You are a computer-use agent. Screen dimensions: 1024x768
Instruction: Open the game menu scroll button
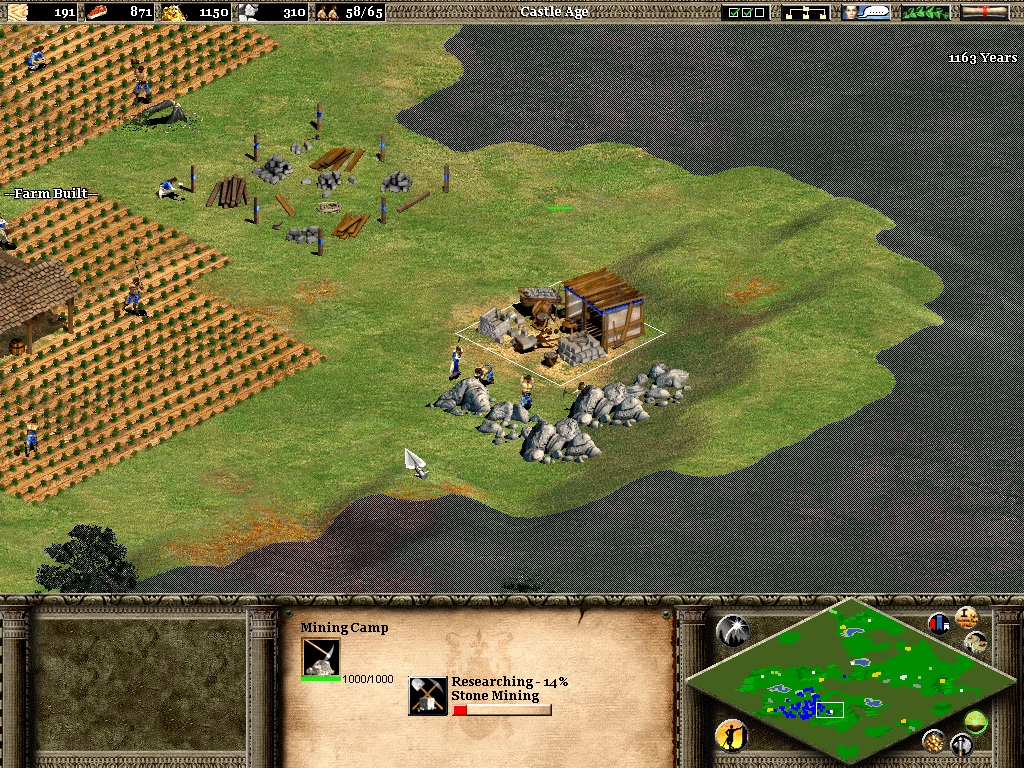tap(984, 12)
